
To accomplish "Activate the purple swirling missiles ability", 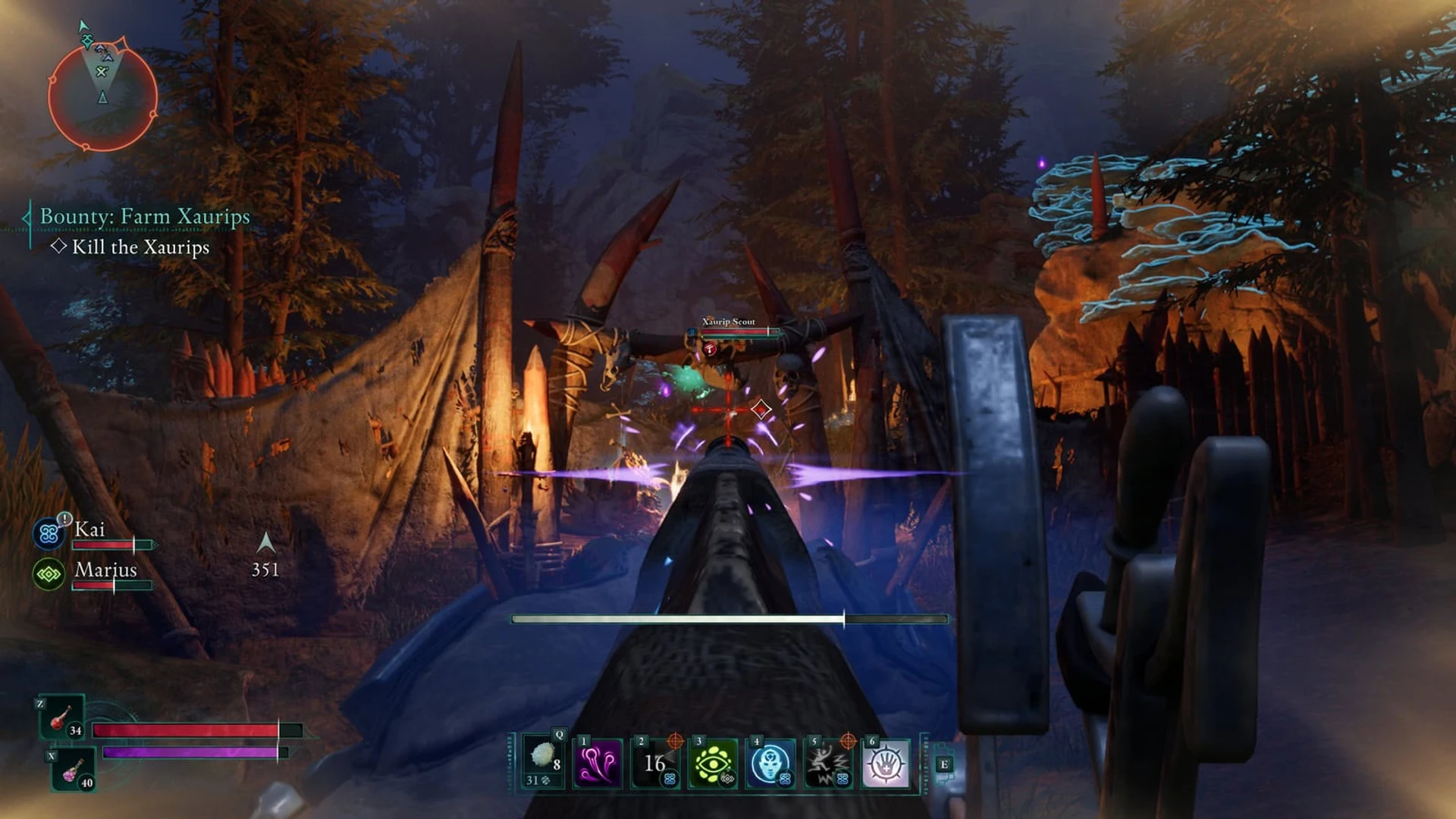I will pyautogui.click(x=598, y=763).
